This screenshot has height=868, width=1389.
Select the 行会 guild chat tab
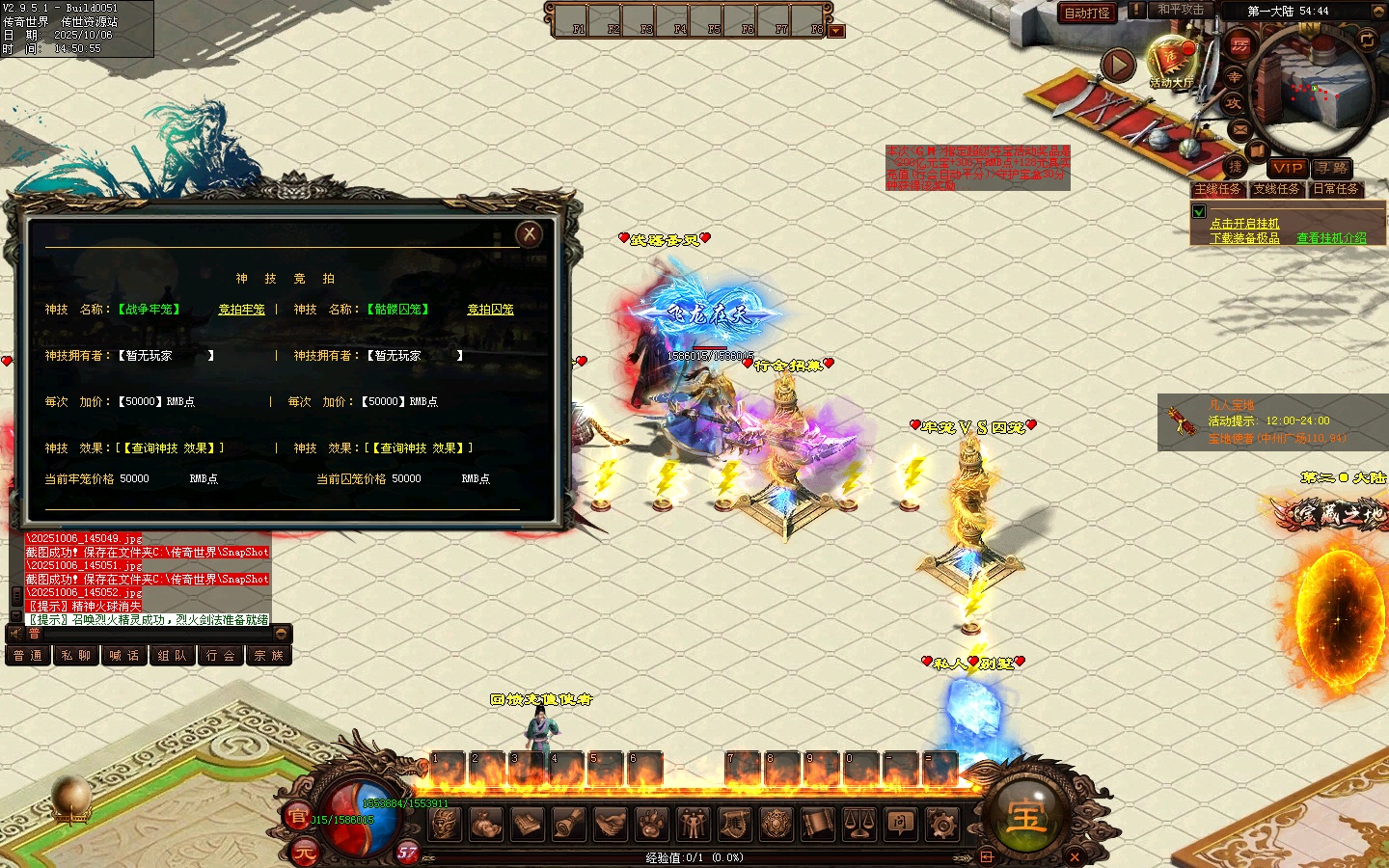click(220, 656)
